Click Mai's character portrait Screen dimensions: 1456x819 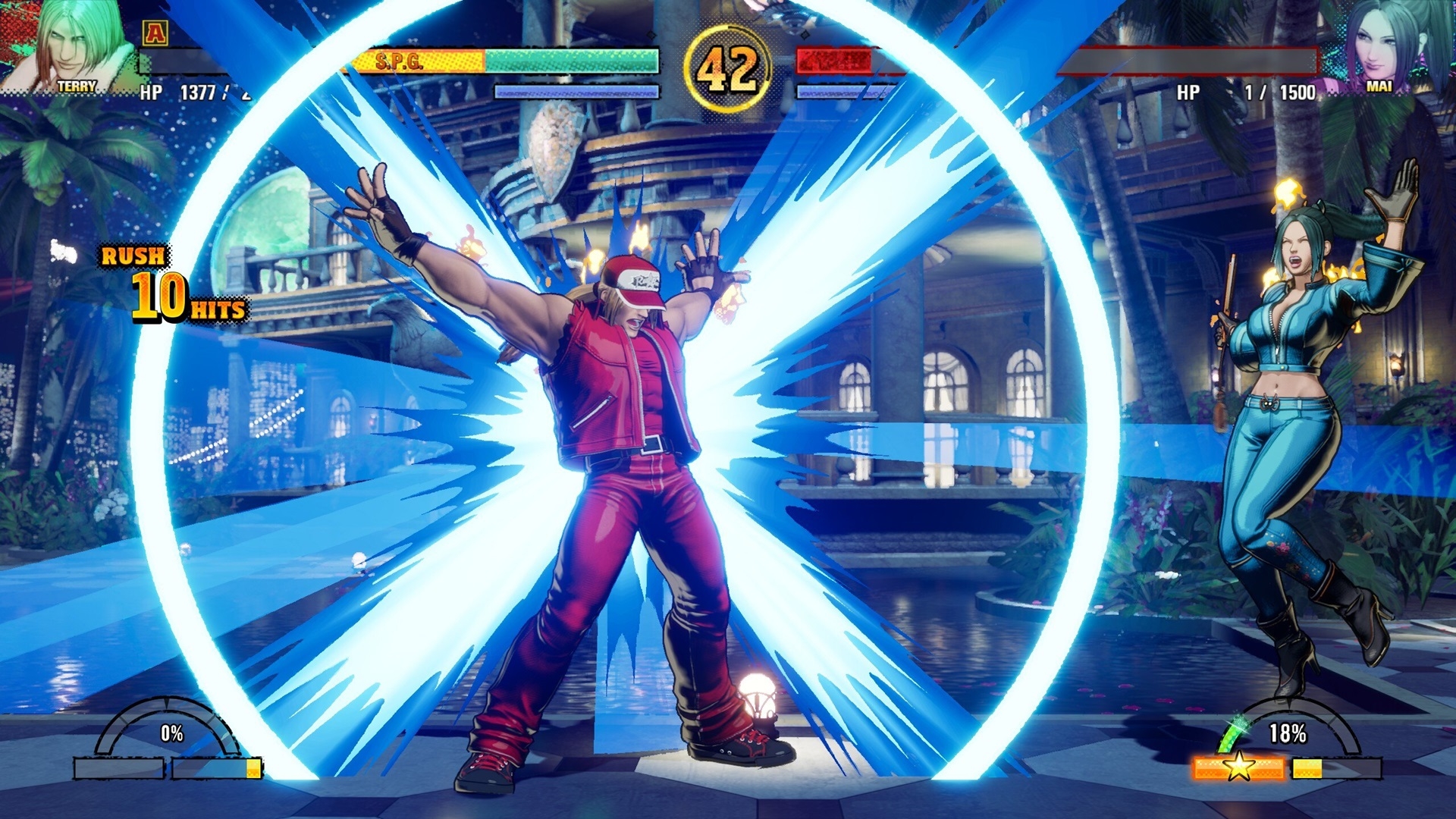pos(1380,45)
